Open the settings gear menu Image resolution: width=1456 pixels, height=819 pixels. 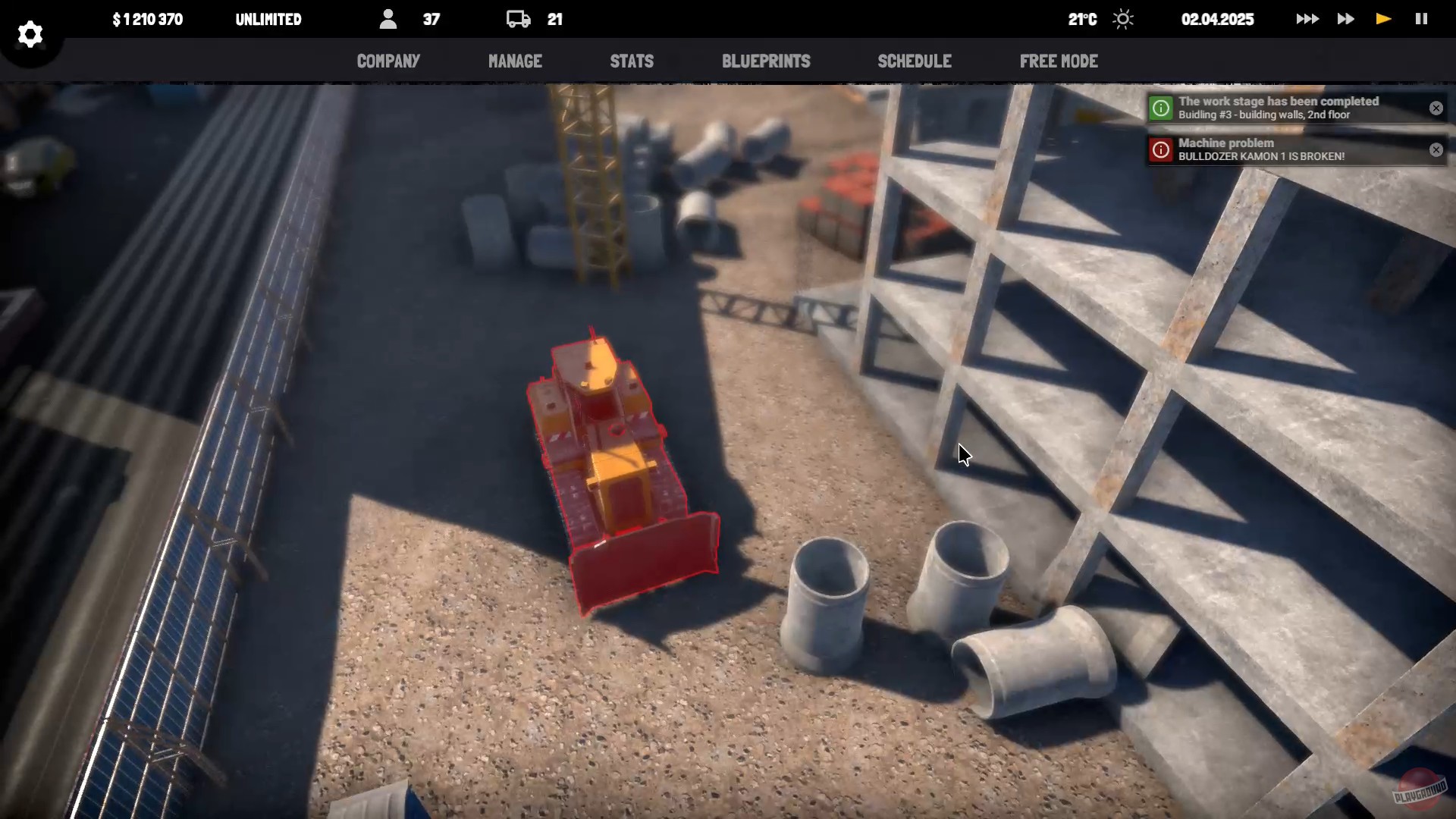tap(30, 34)
